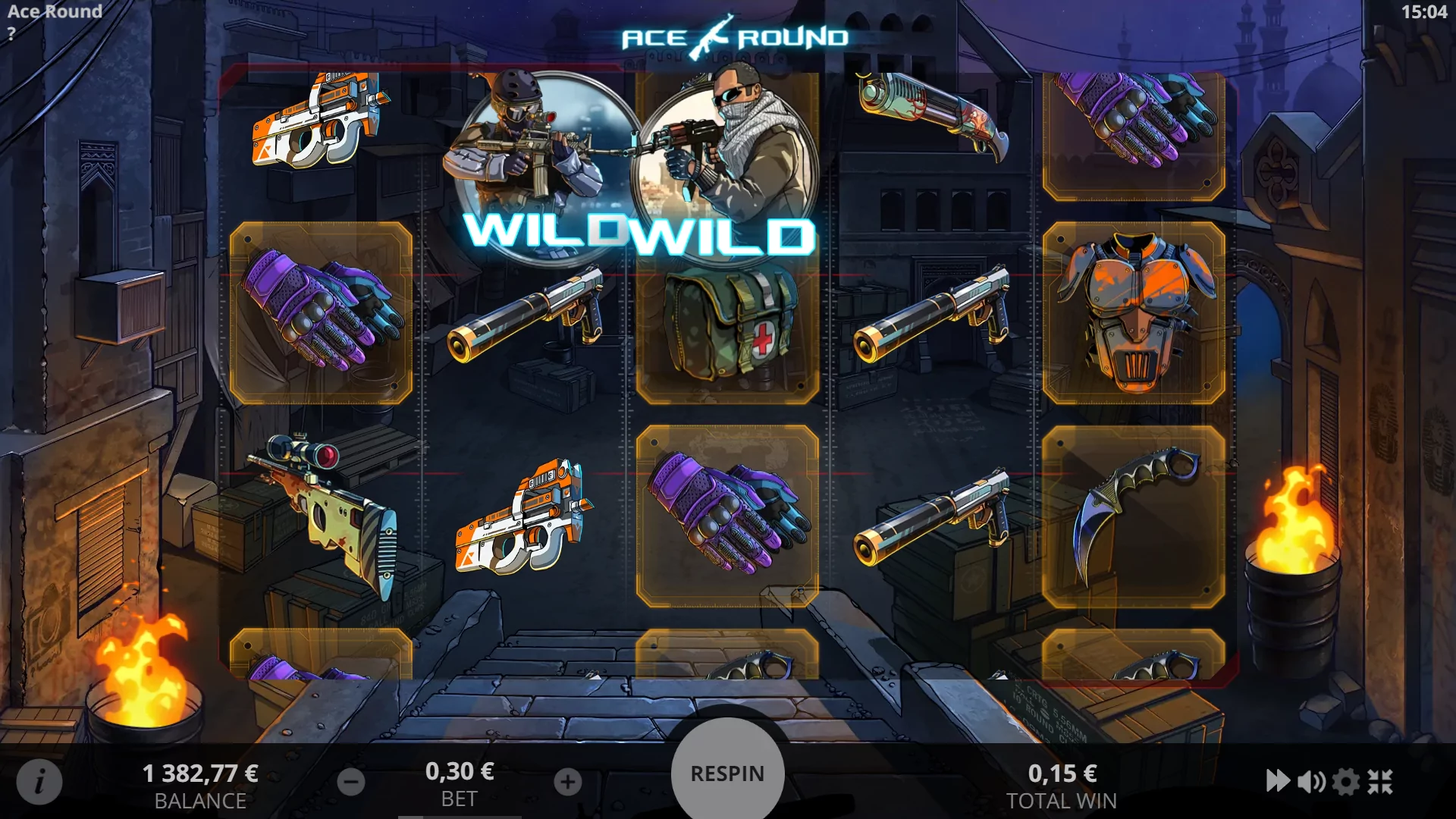
Task: Click the Ace Round title text
Action: pos(53,12)
